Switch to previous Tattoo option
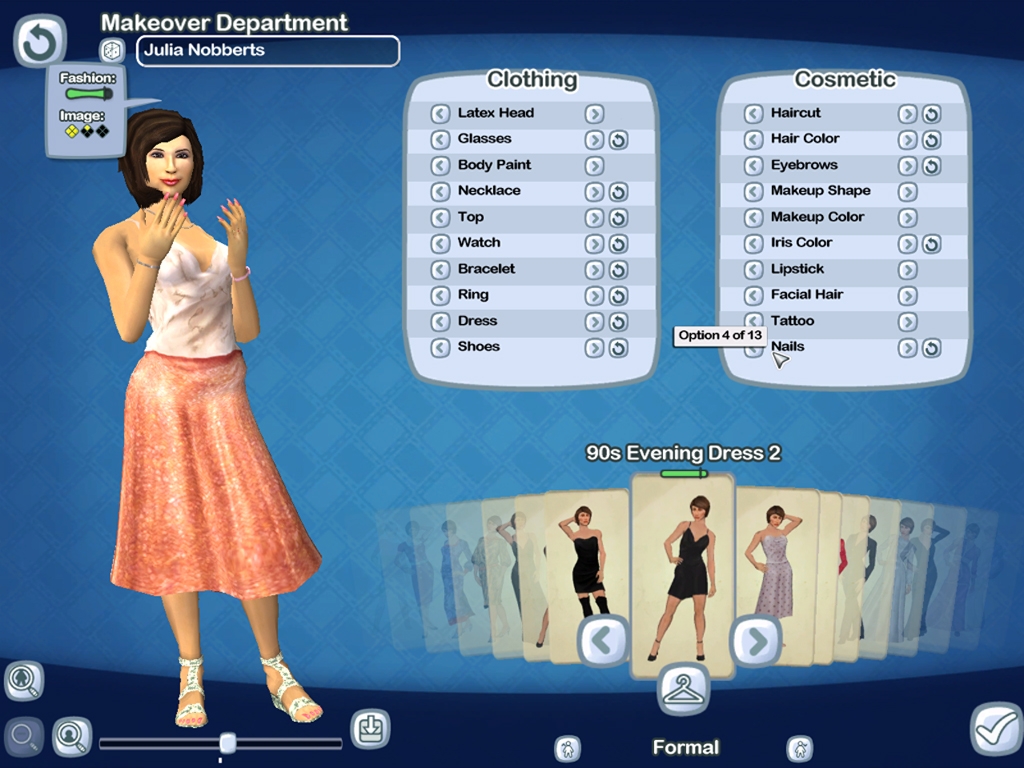Image resolution: width=1024 pixels, height=768 pixels. click(753, 321)
